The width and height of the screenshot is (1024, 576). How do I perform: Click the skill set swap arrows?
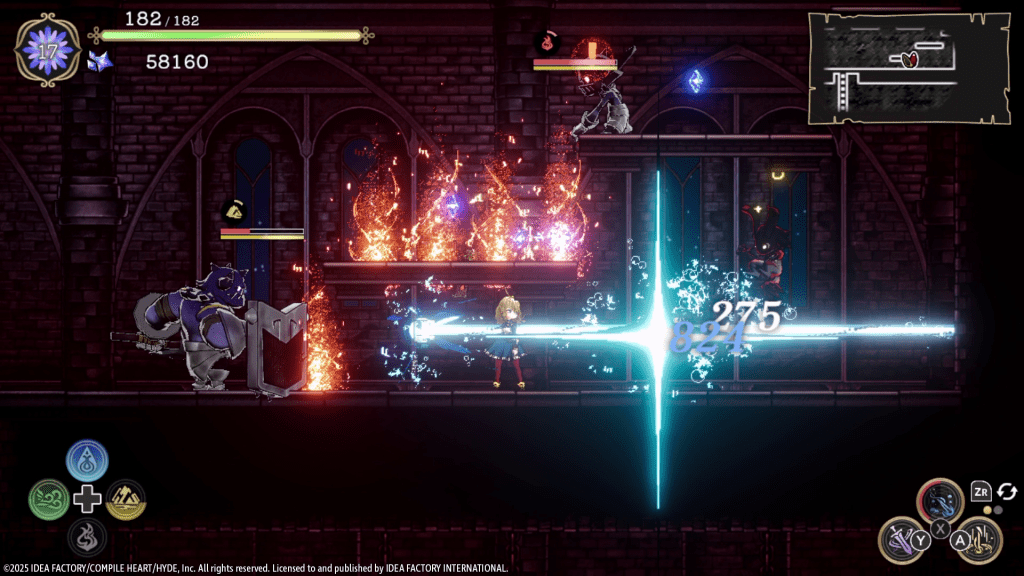(1008, 491)
